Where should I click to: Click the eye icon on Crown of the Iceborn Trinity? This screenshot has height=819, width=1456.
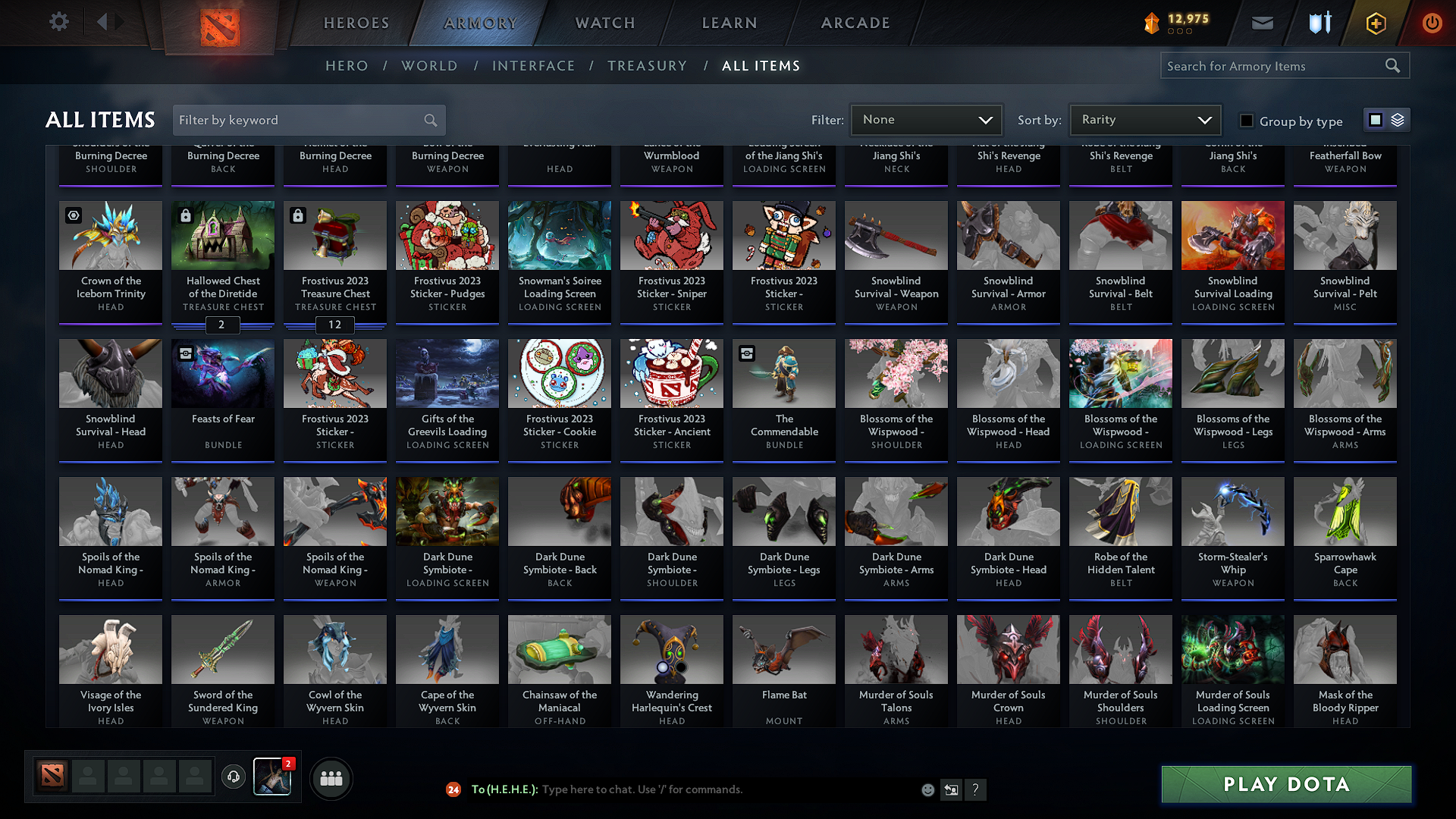pyautogui.click(x=73, y=215)
